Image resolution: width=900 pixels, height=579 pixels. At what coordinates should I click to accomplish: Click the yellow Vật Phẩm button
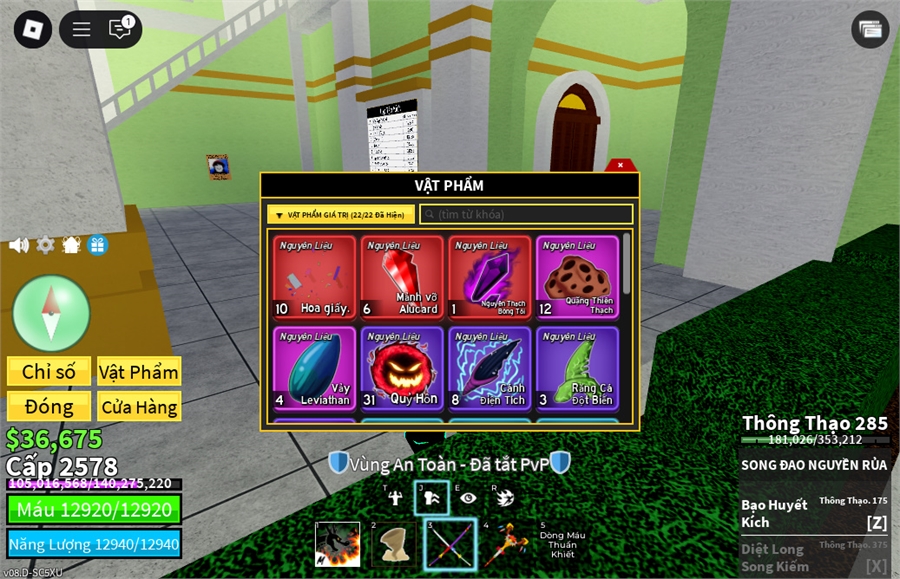[x=139, y=372]
